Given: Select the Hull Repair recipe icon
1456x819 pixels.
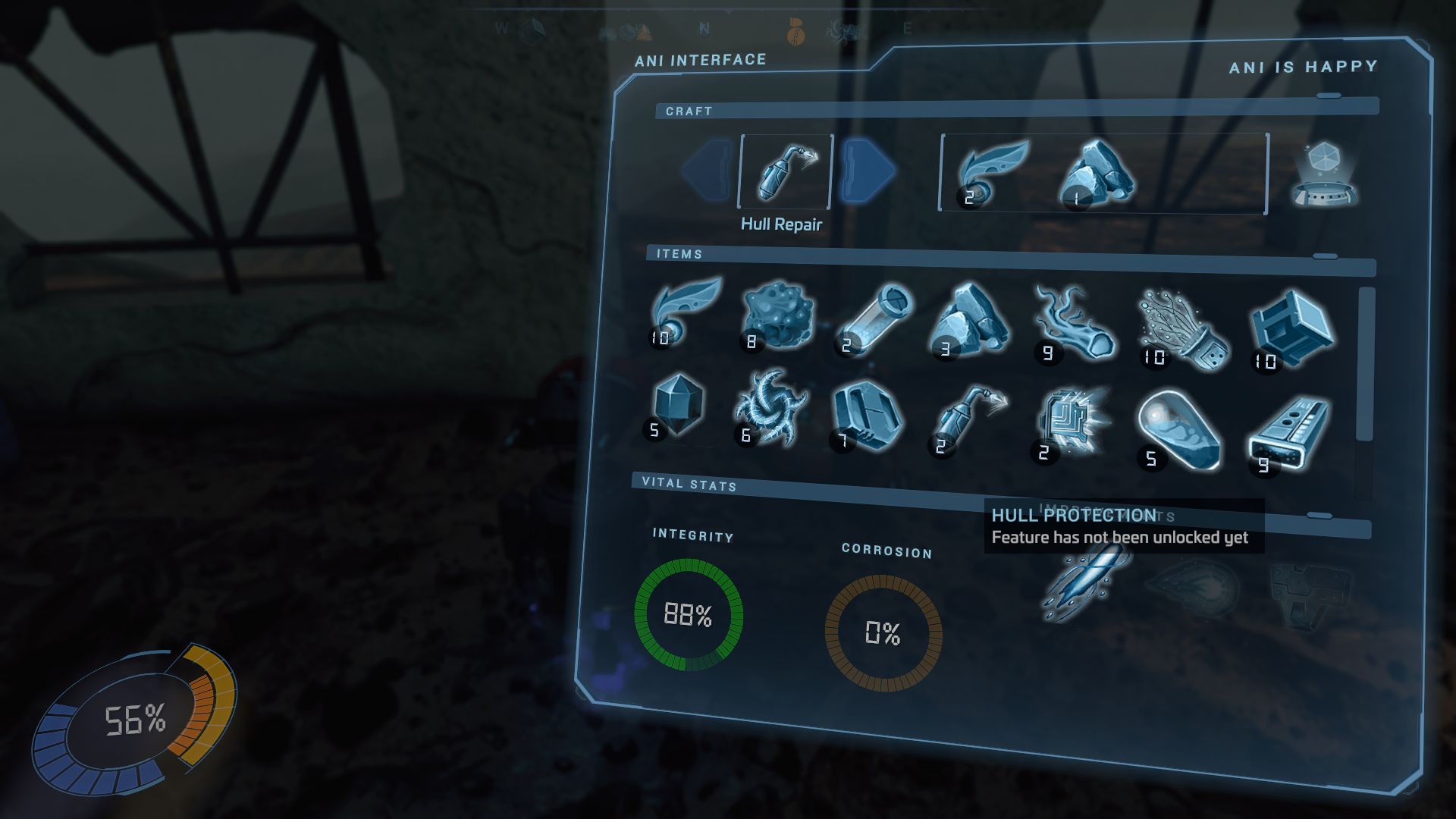Looking at the screenshot, I should (x=786, y=171).
